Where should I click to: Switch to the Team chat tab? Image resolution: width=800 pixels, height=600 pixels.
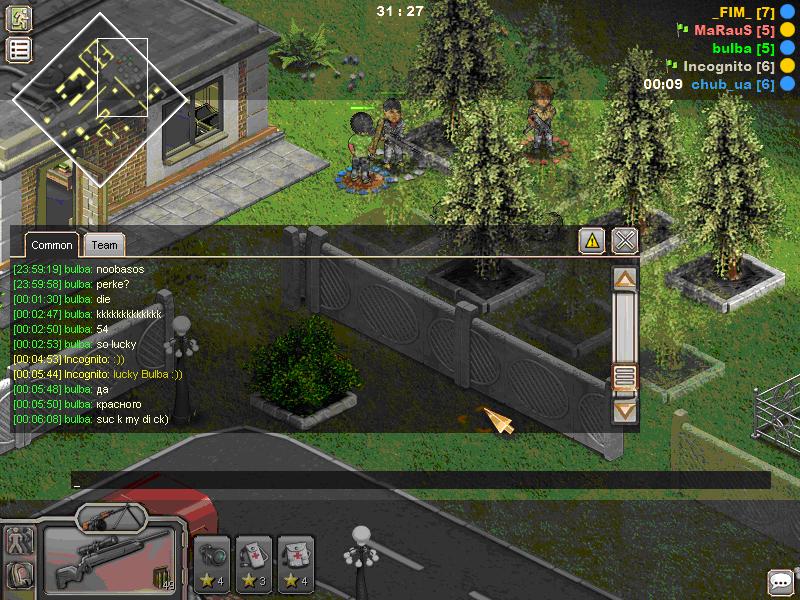pyautogui.click(x=103, y=245)
